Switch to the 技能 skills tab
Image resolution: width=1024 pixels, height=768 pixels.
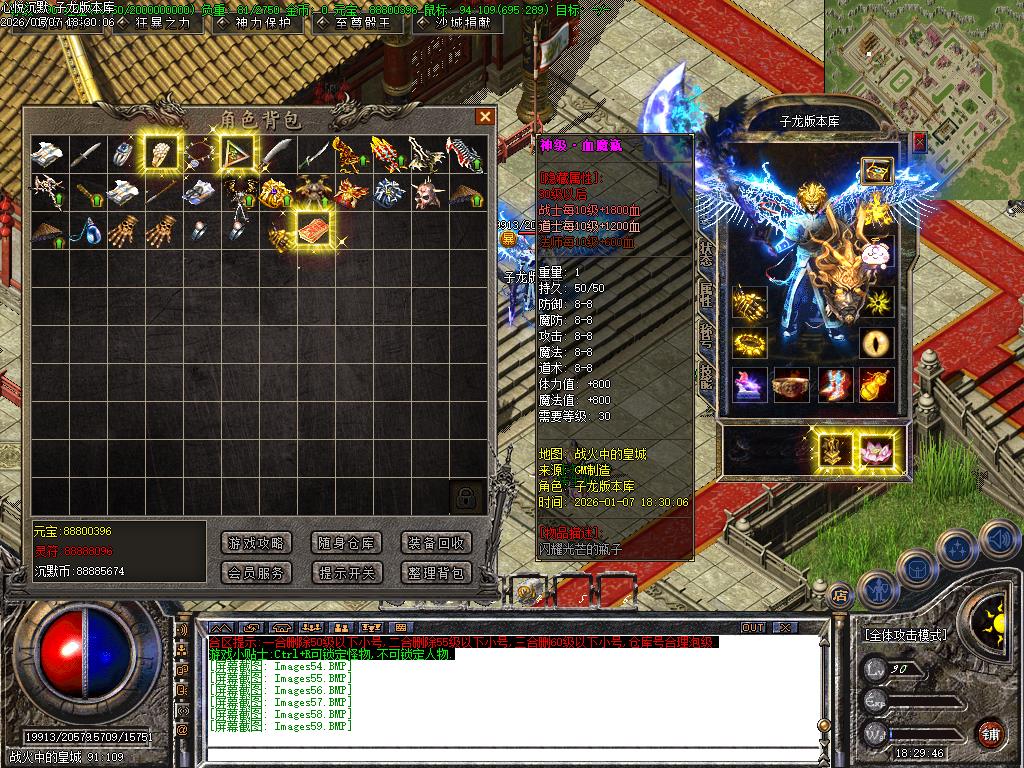(706, 374)
